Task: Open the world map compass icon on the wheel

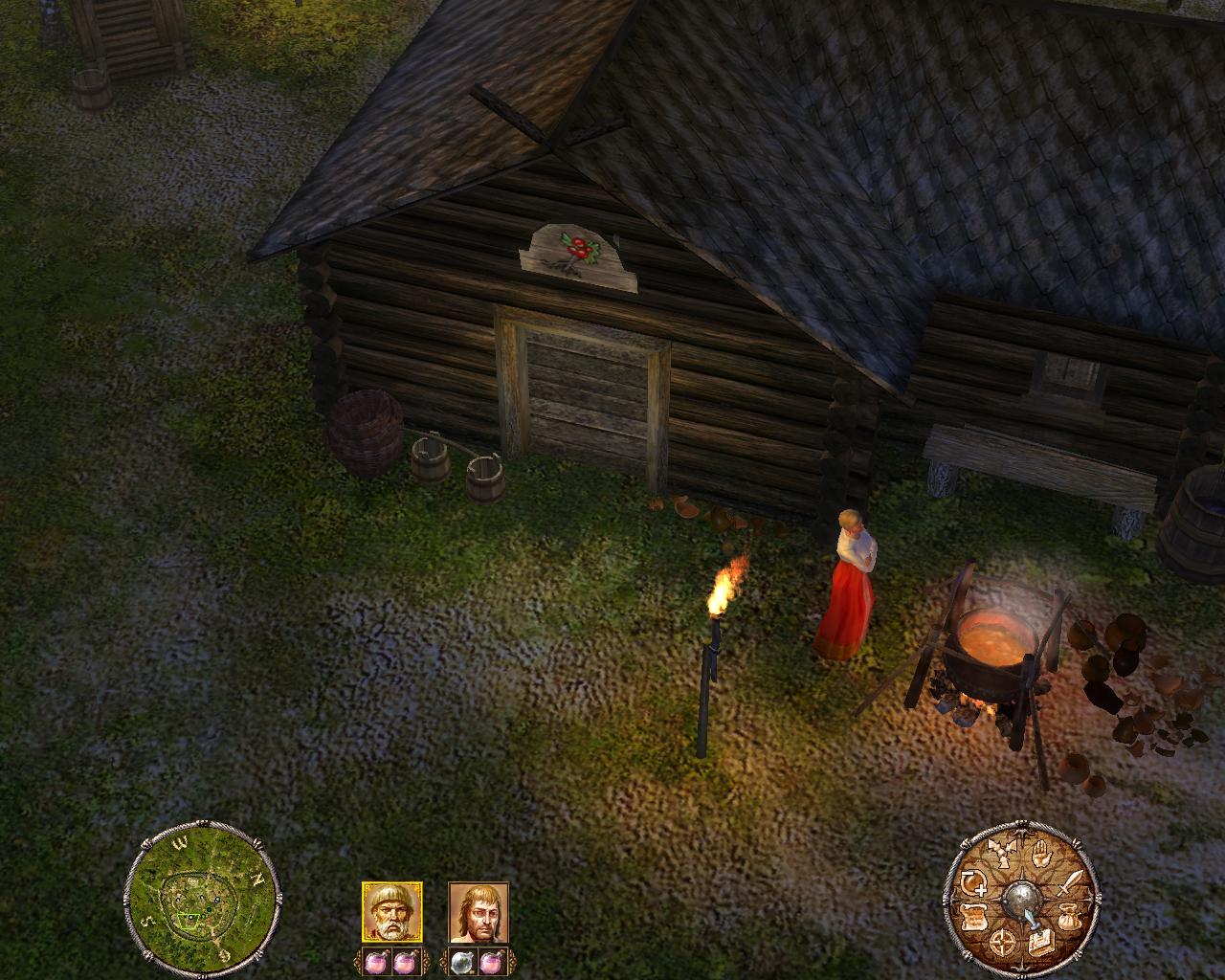Action: [x=1002, y=942]
